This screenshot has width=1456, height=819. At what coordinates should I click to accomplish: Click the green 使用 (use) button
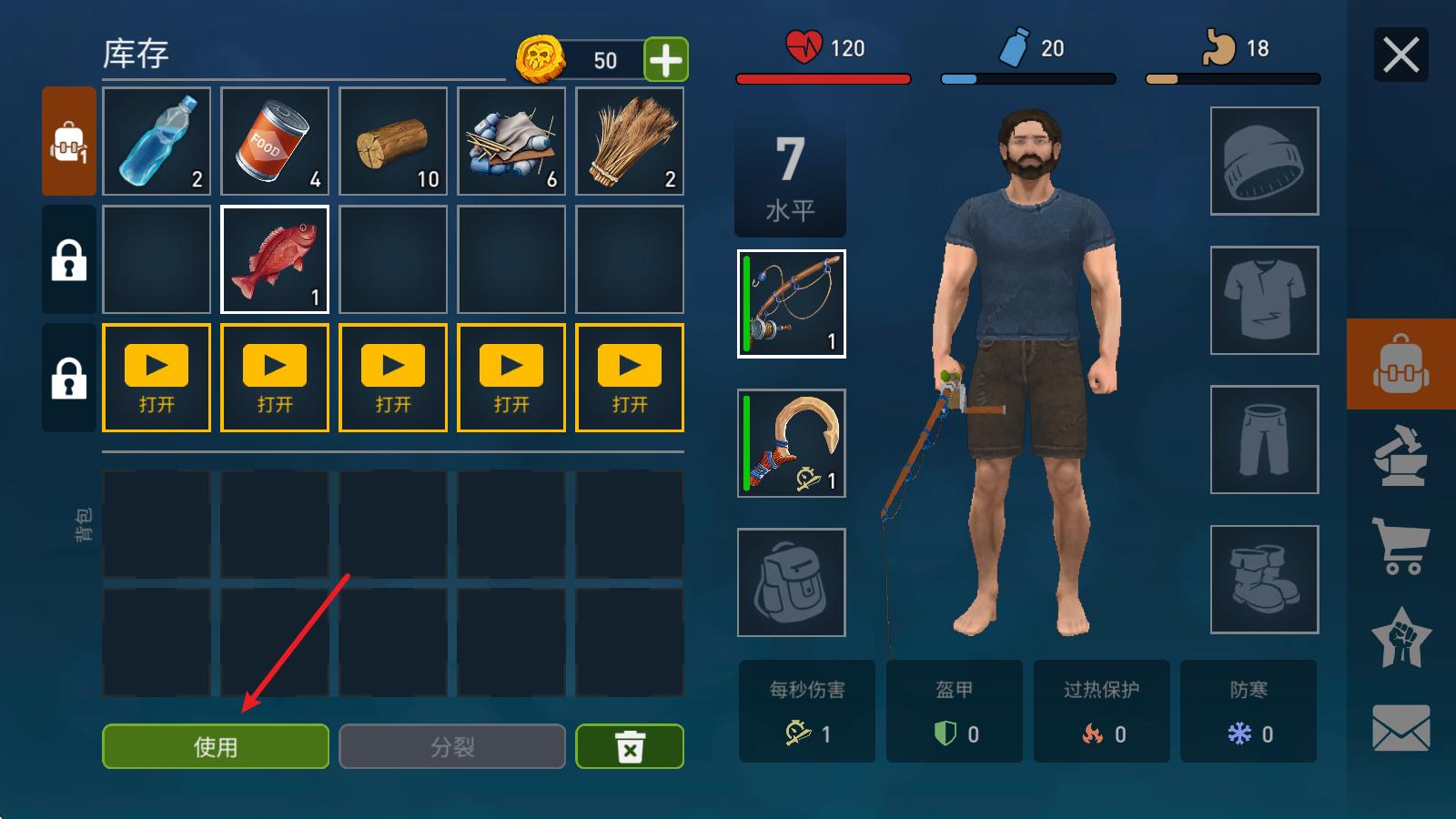click(x=216, y=746)
